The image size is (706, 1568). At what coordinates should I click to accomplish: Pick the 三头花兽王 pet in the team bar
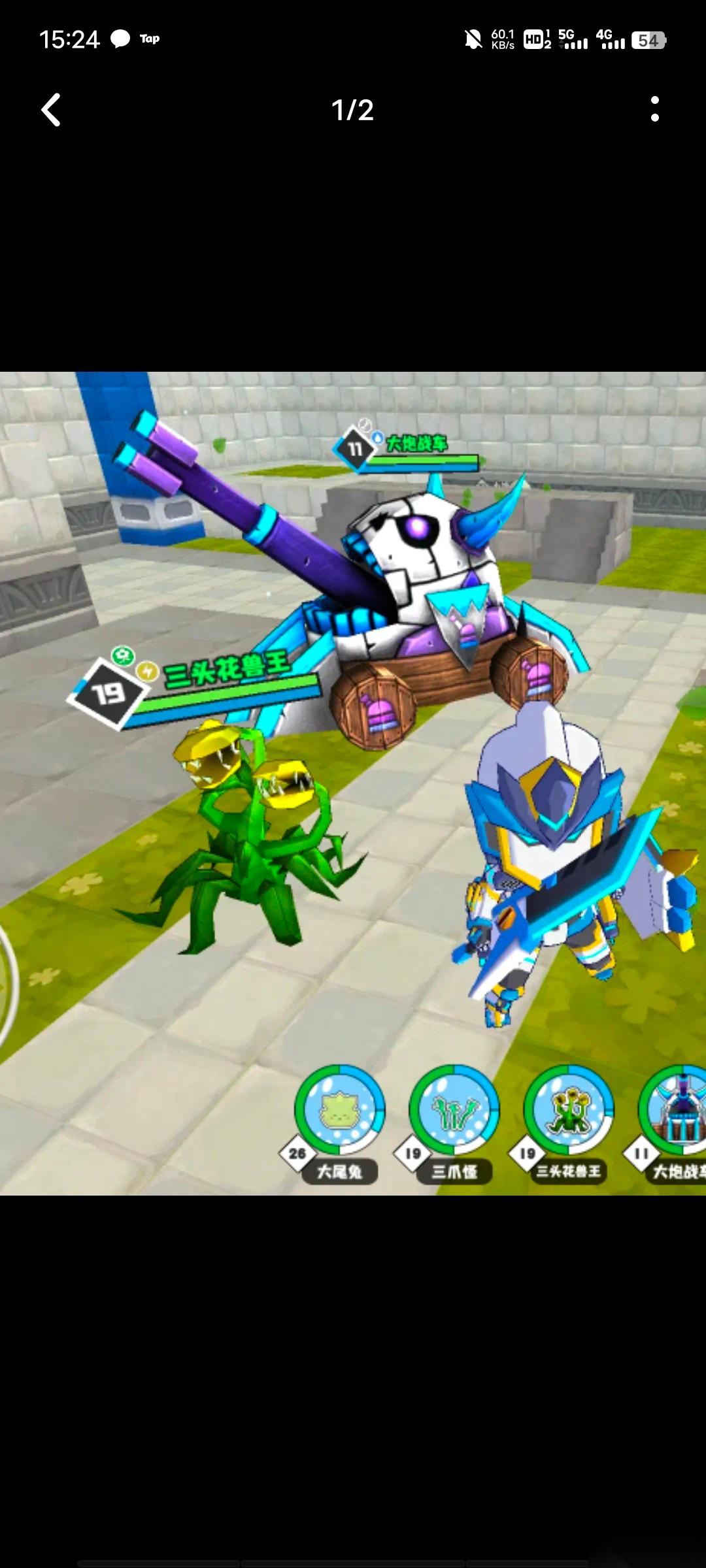568,1110
